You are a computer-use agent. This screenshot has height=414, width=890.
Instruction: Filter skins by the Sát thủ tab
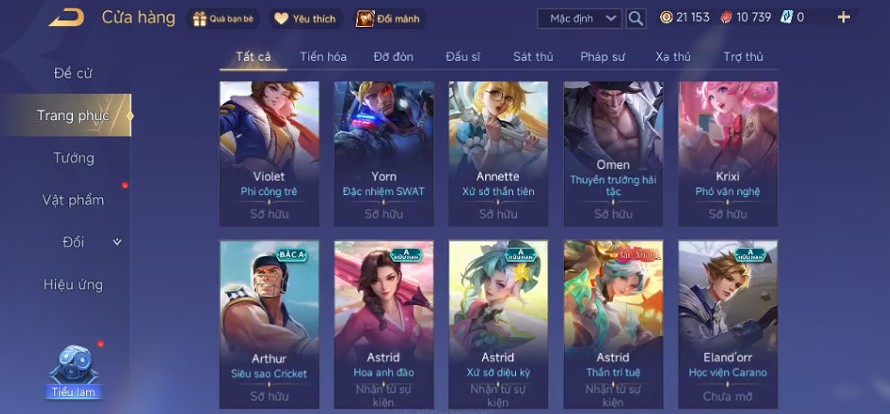pos(533,57)
